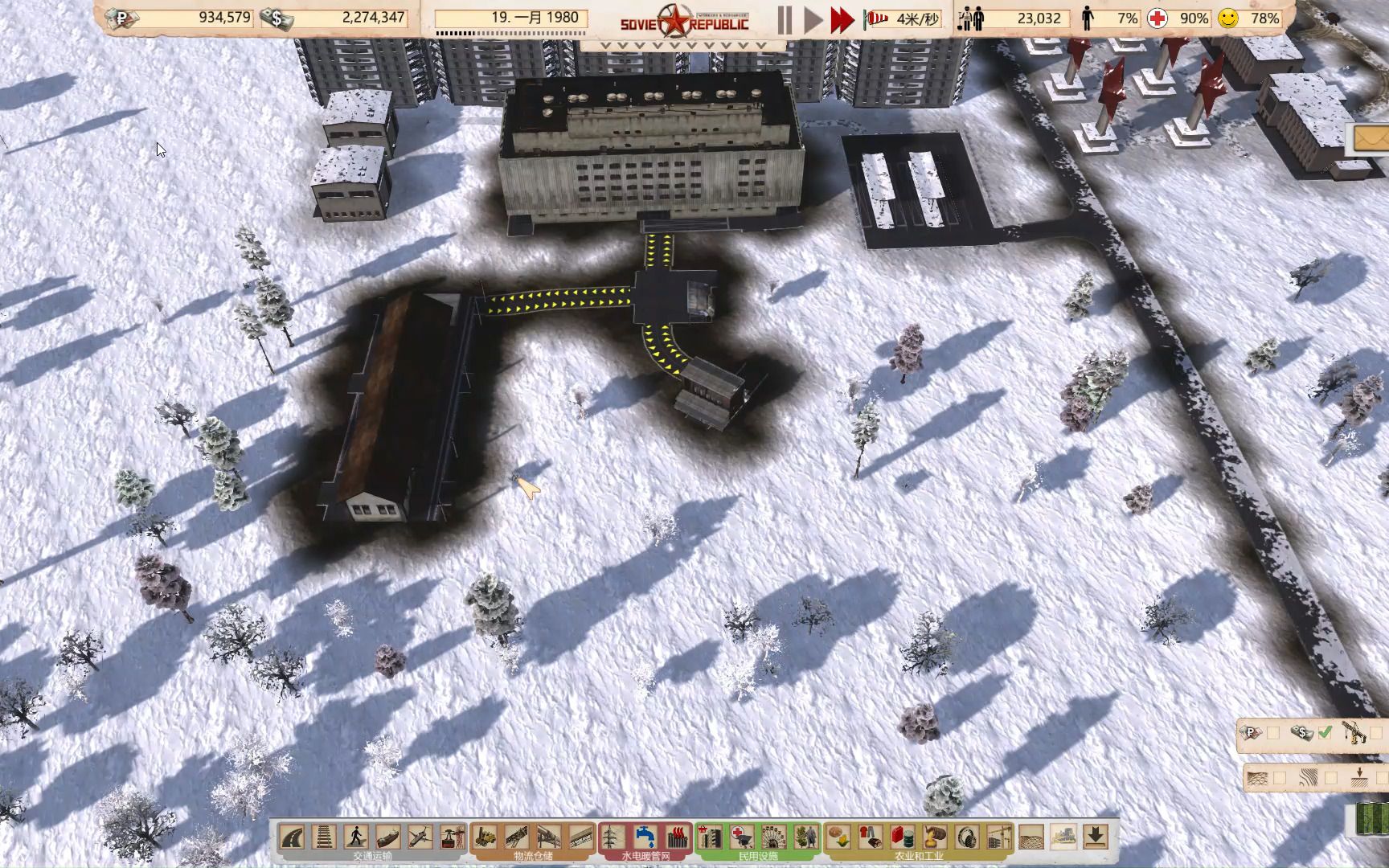Click the download arrow toolbar button
1389x868 pixels.
(x=1096, y=837)
